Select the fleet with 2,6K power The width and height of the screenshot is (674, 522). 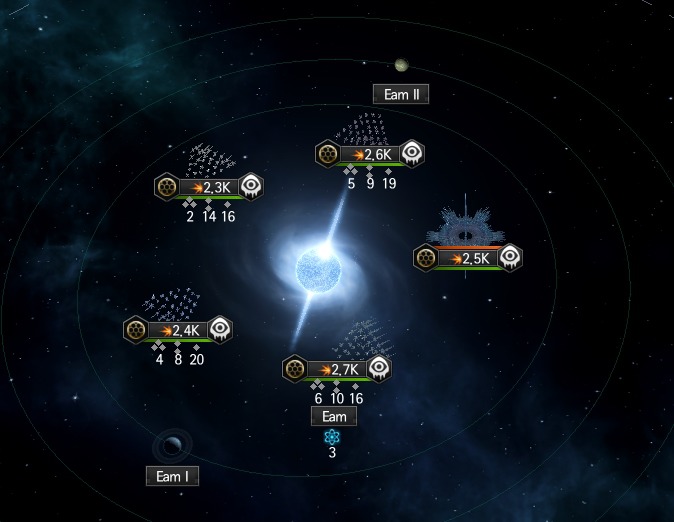click(371, 155)
